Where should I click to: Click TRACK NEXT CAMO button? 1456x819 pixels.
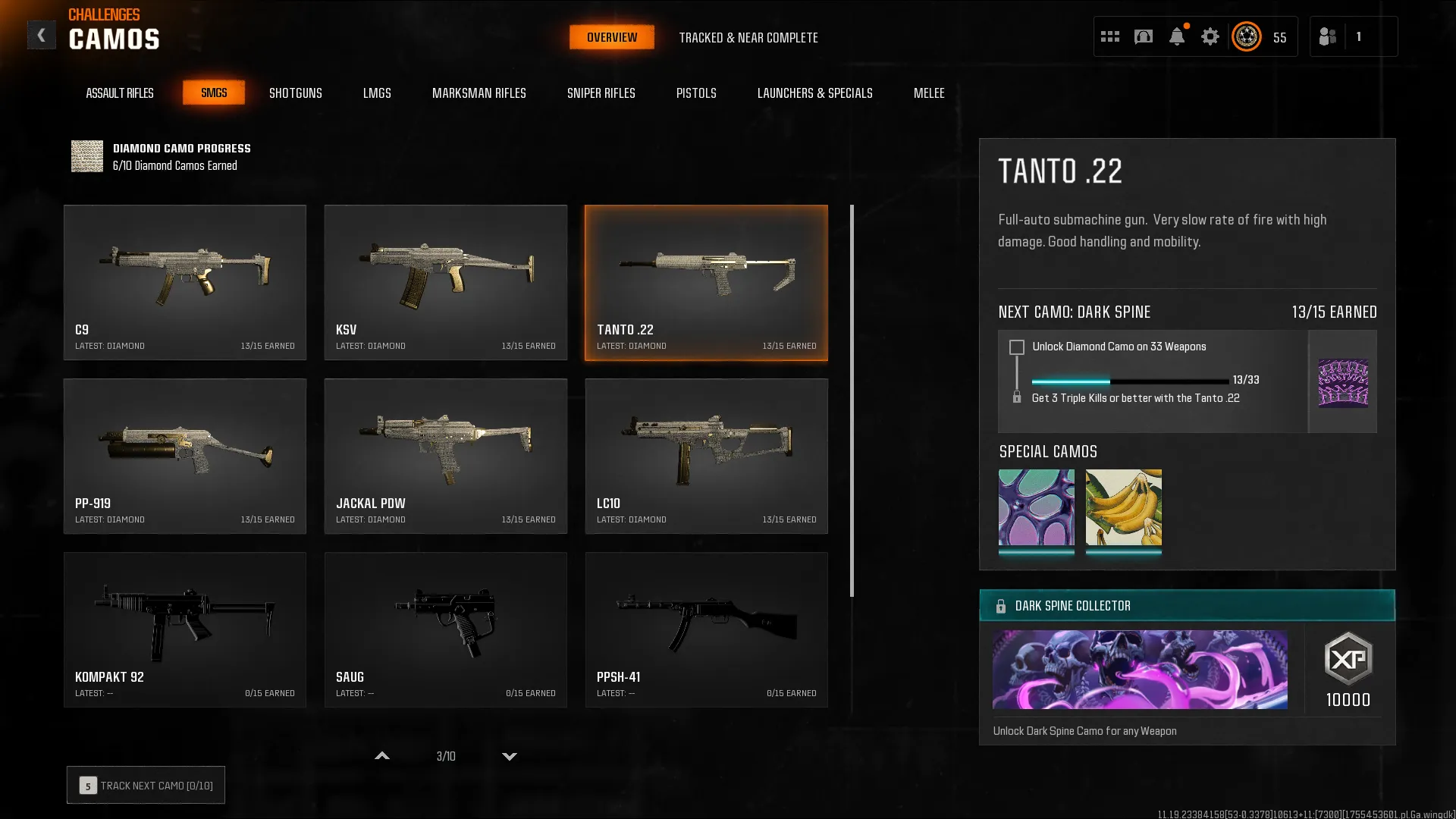pyautogui.click(x=145, y=785)
